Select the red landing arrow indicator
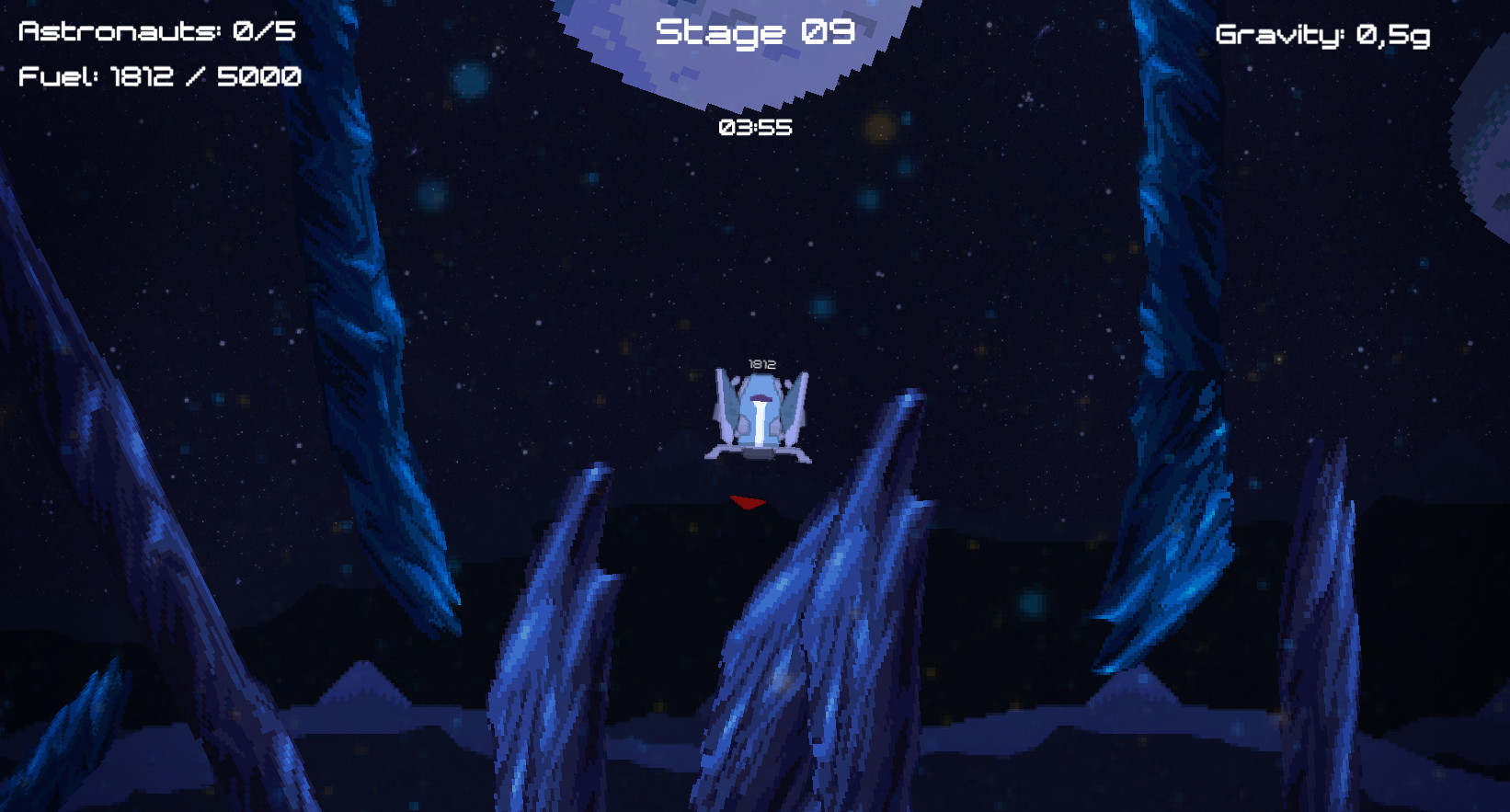Screen dimensions: 1510x812 [748, 502]
